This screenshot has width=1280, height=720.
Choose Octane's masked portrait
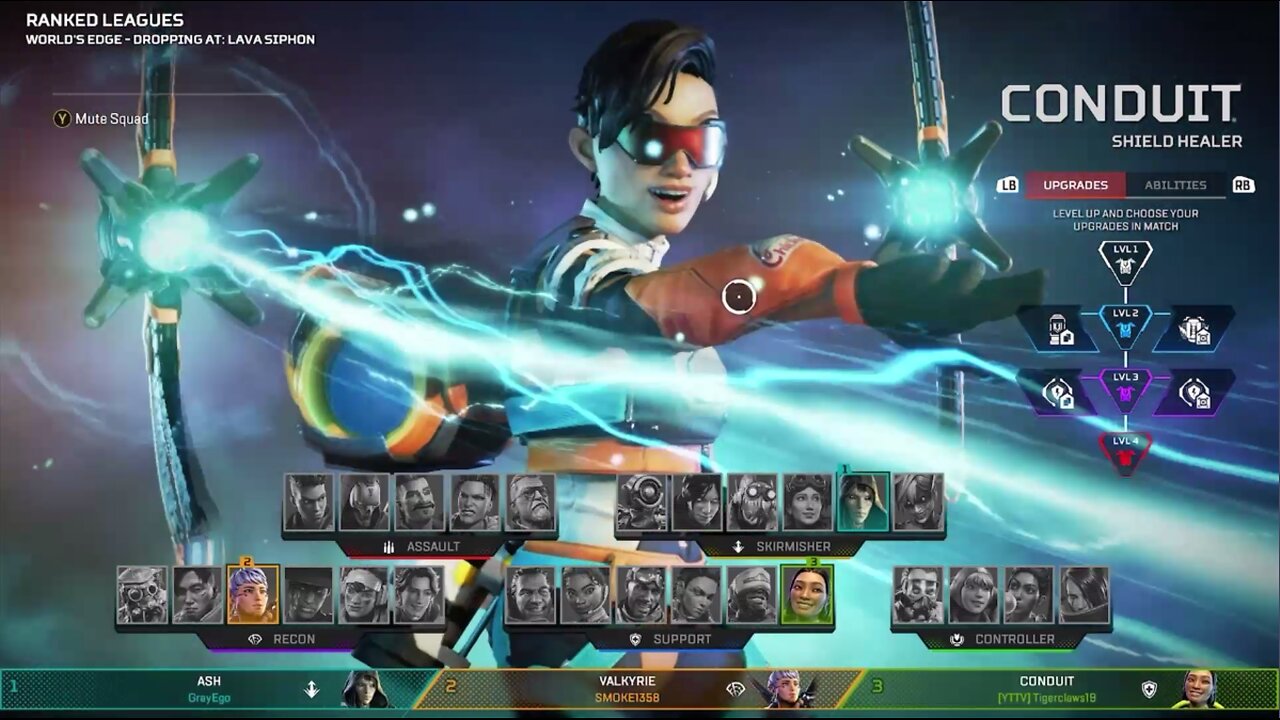[x=752, y=502]
